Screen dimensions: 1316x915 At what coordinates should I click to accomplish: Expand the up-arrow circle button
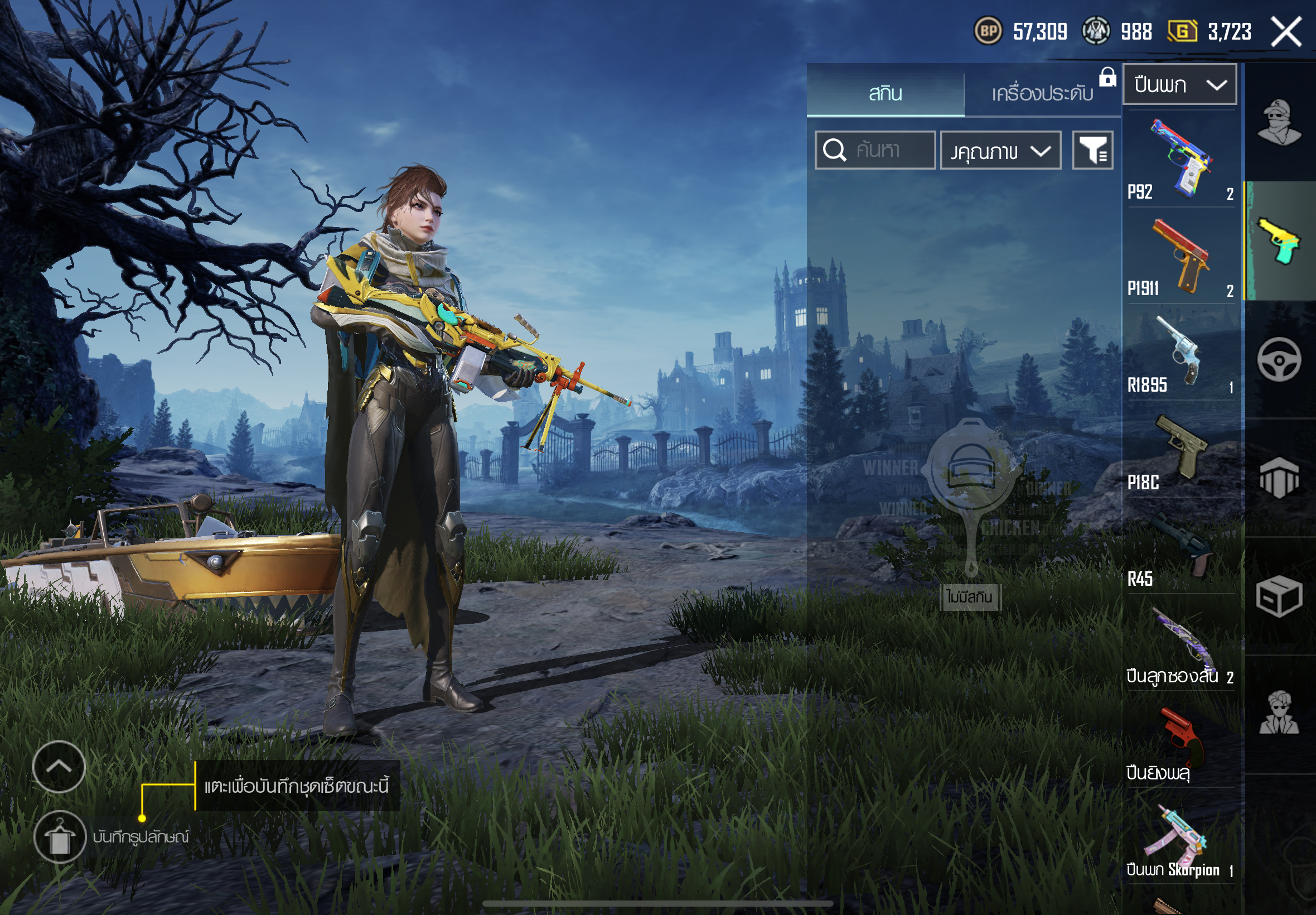pos(59,767)
